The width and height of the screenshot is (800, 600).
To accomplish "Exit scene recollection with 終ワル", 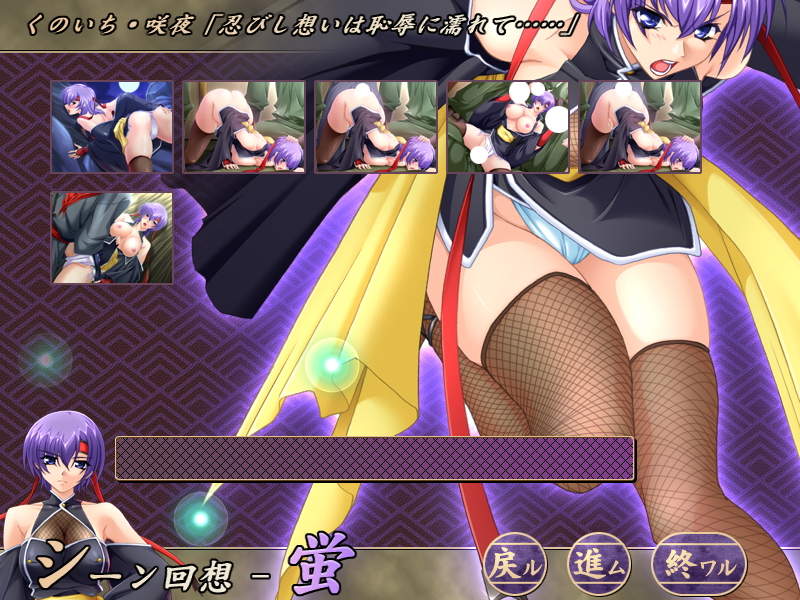I will pos(699,565).
